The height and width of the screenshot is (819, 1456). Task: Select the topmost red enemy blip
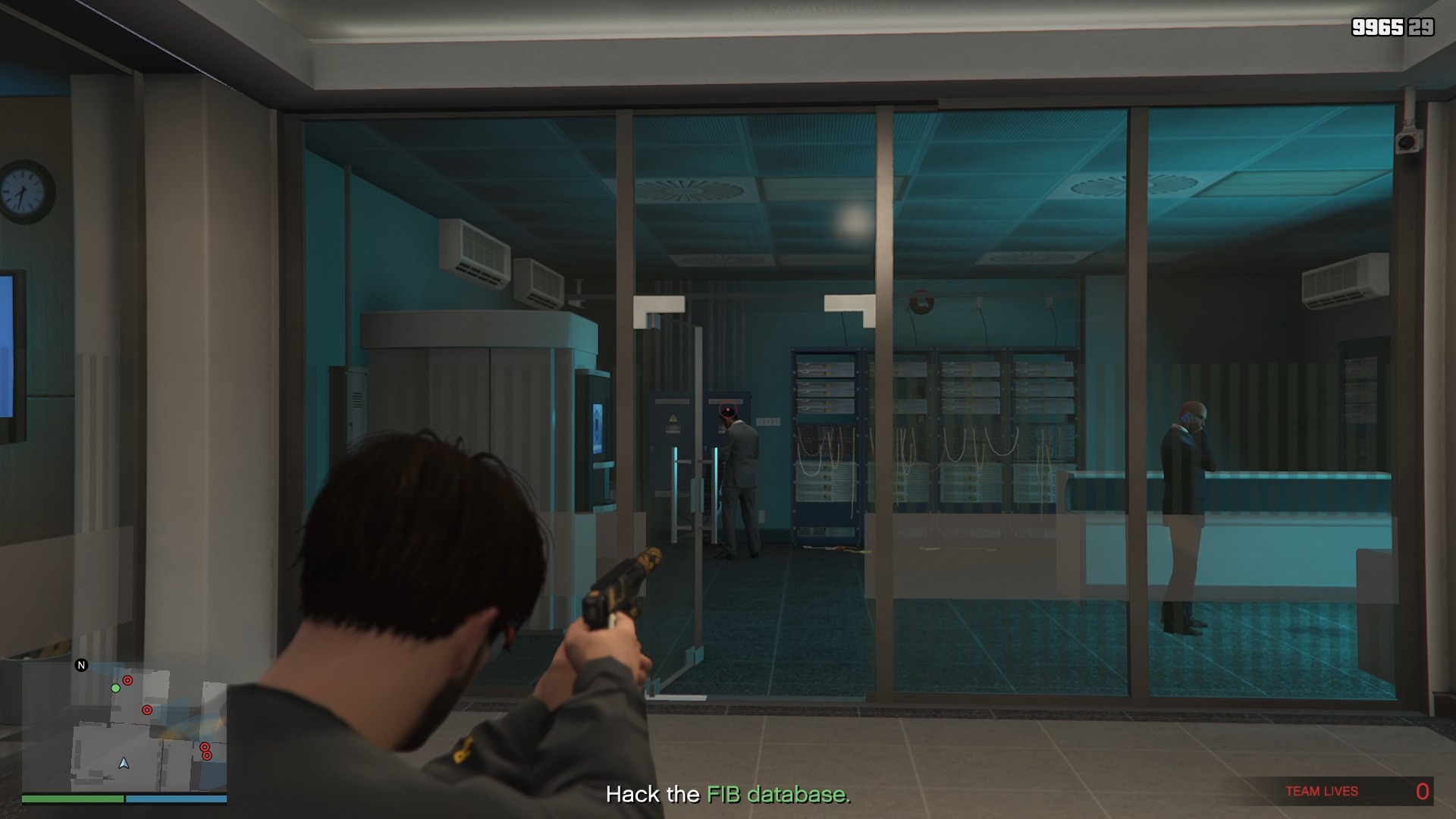(x=127, y=680)
